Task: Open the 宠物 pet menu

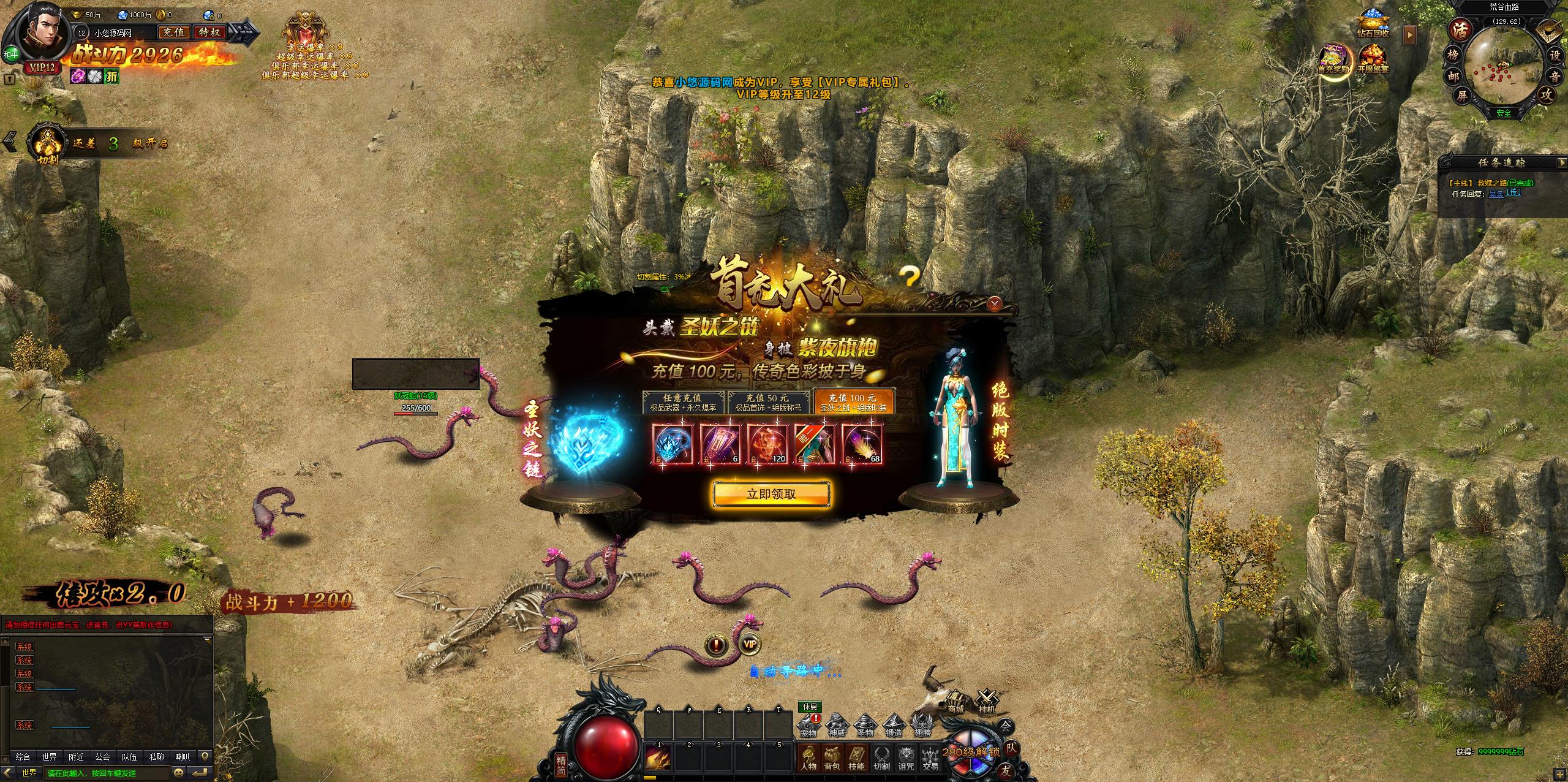Action: pyautogui.click(x=809, y=726)
